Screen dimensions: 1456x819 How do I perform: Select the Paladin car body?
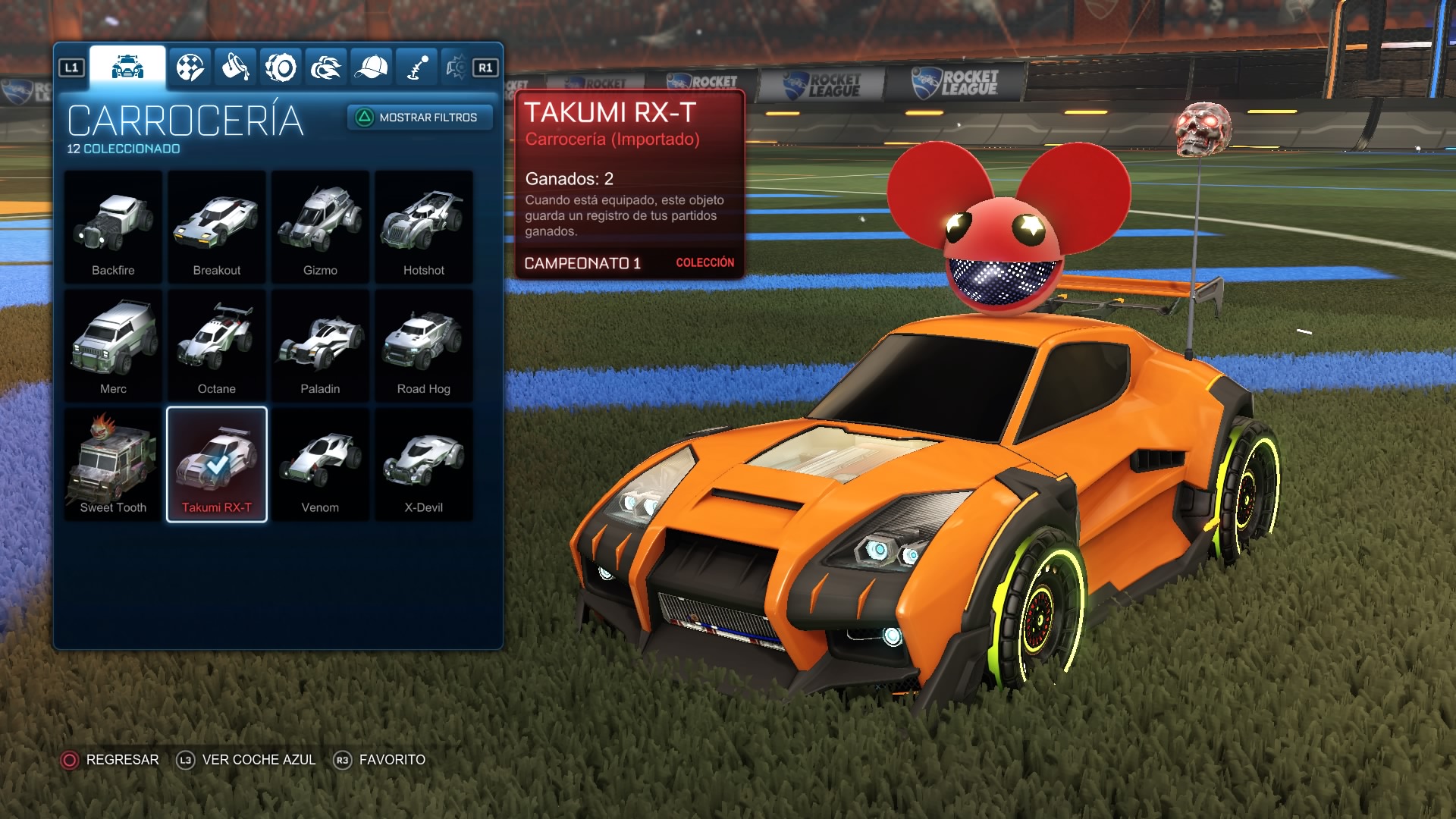[320, 346]
